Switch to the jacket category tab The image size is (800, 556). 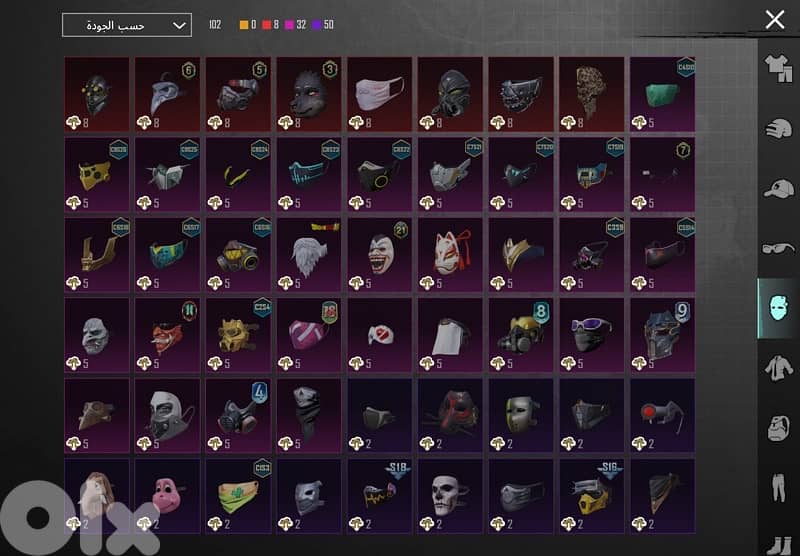coord(778,368)
